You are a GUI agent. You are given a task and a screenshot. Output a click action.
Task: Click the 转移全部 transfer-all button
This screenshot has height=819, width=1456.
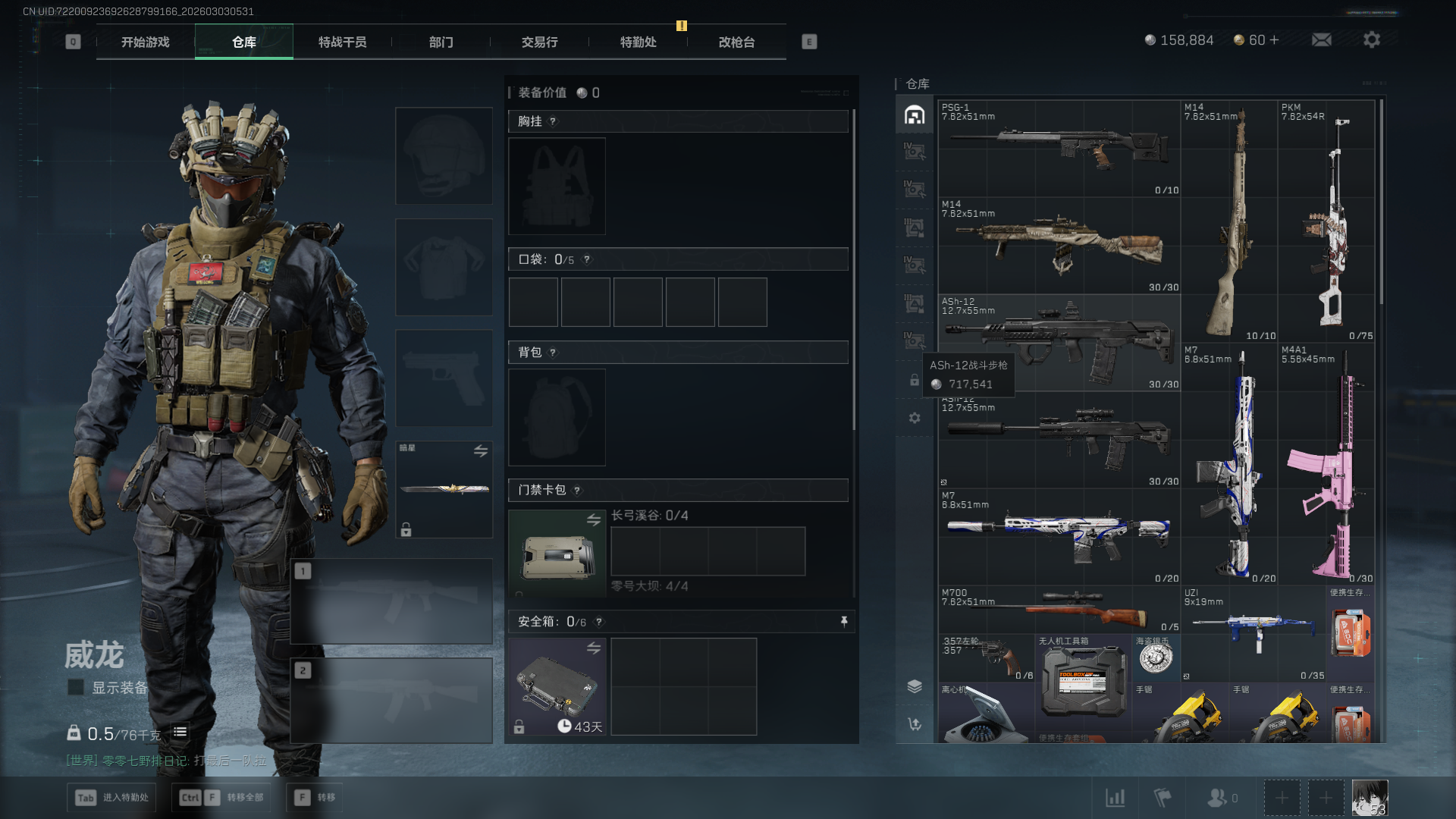tap(223, 798)
